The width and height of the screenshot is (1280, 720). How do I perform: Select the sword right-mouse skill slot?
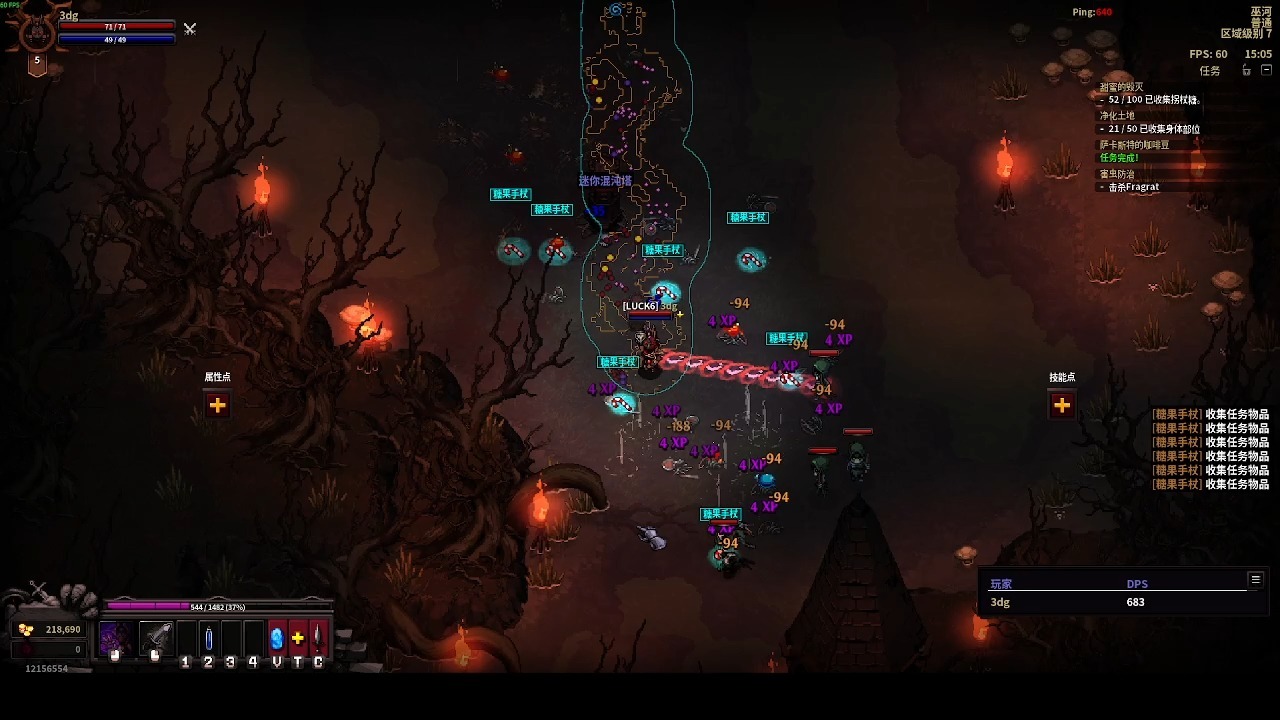(156, 639)
